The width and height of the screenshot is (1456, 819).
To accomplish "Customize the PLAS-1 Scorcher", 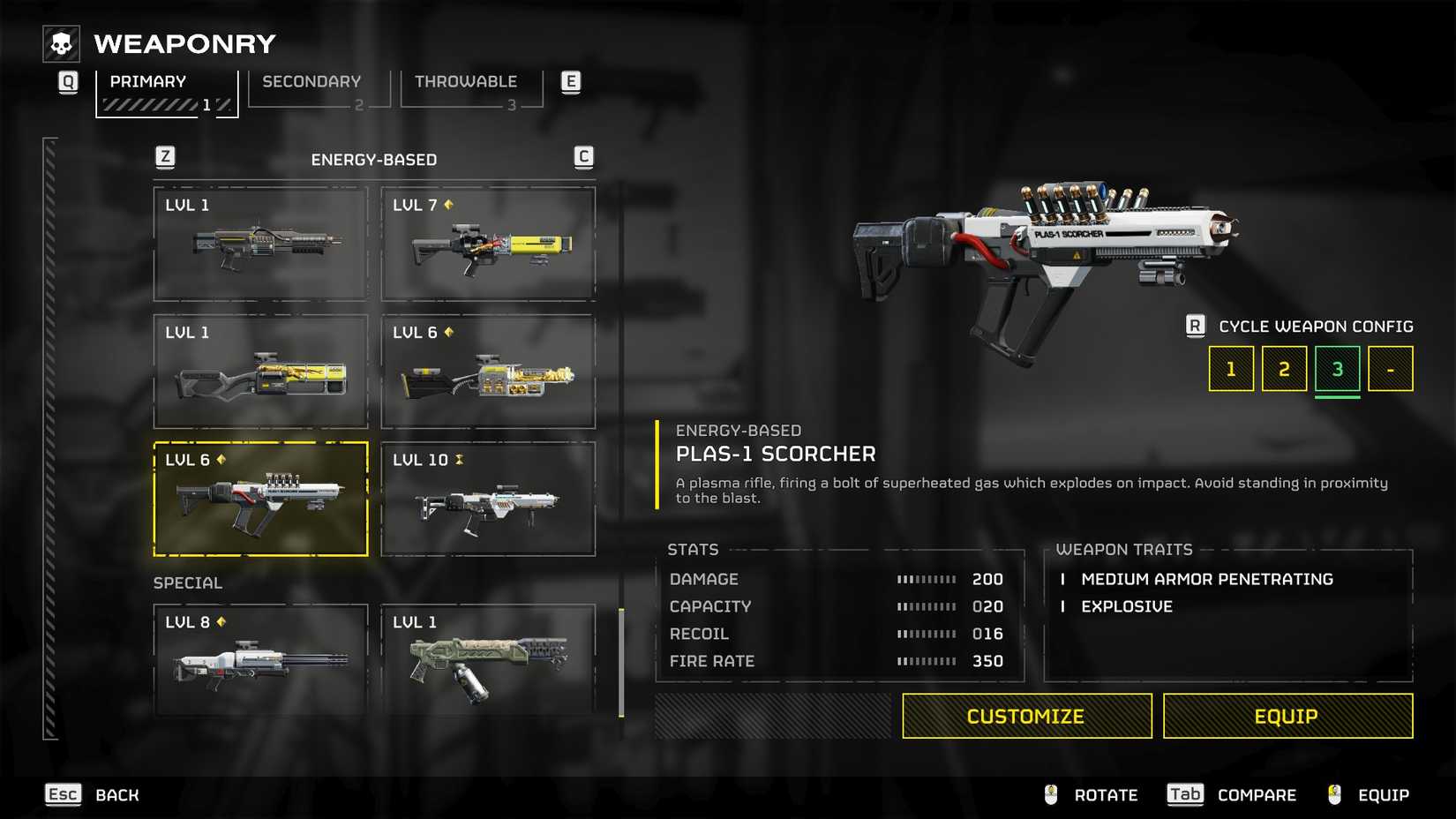I will [1026, 716].
